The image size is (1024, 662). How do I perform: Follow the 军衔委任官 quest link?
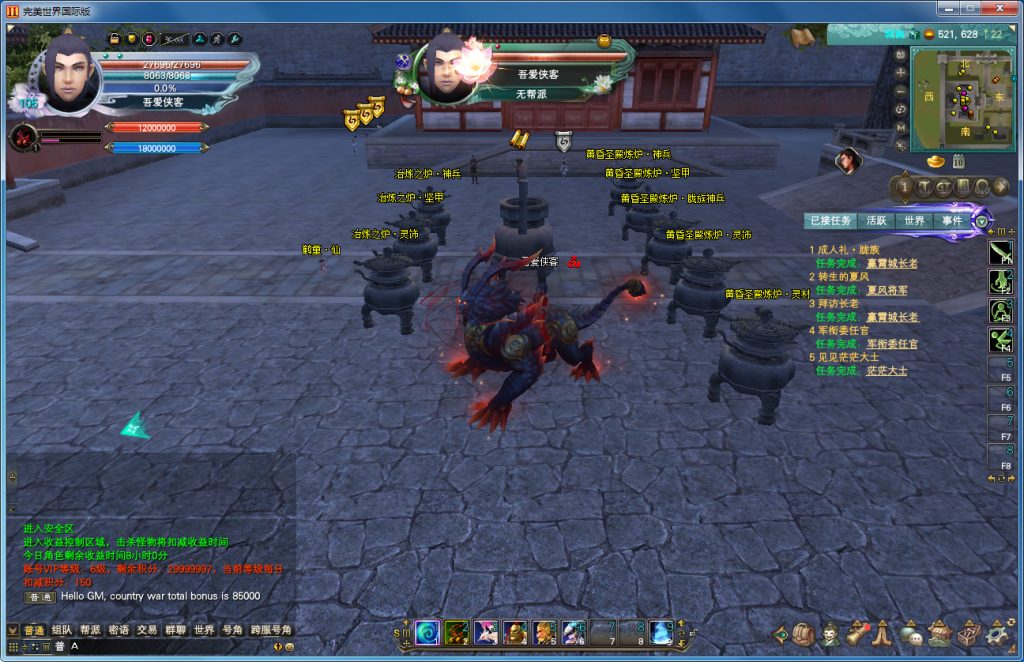[x=892, y=344]
